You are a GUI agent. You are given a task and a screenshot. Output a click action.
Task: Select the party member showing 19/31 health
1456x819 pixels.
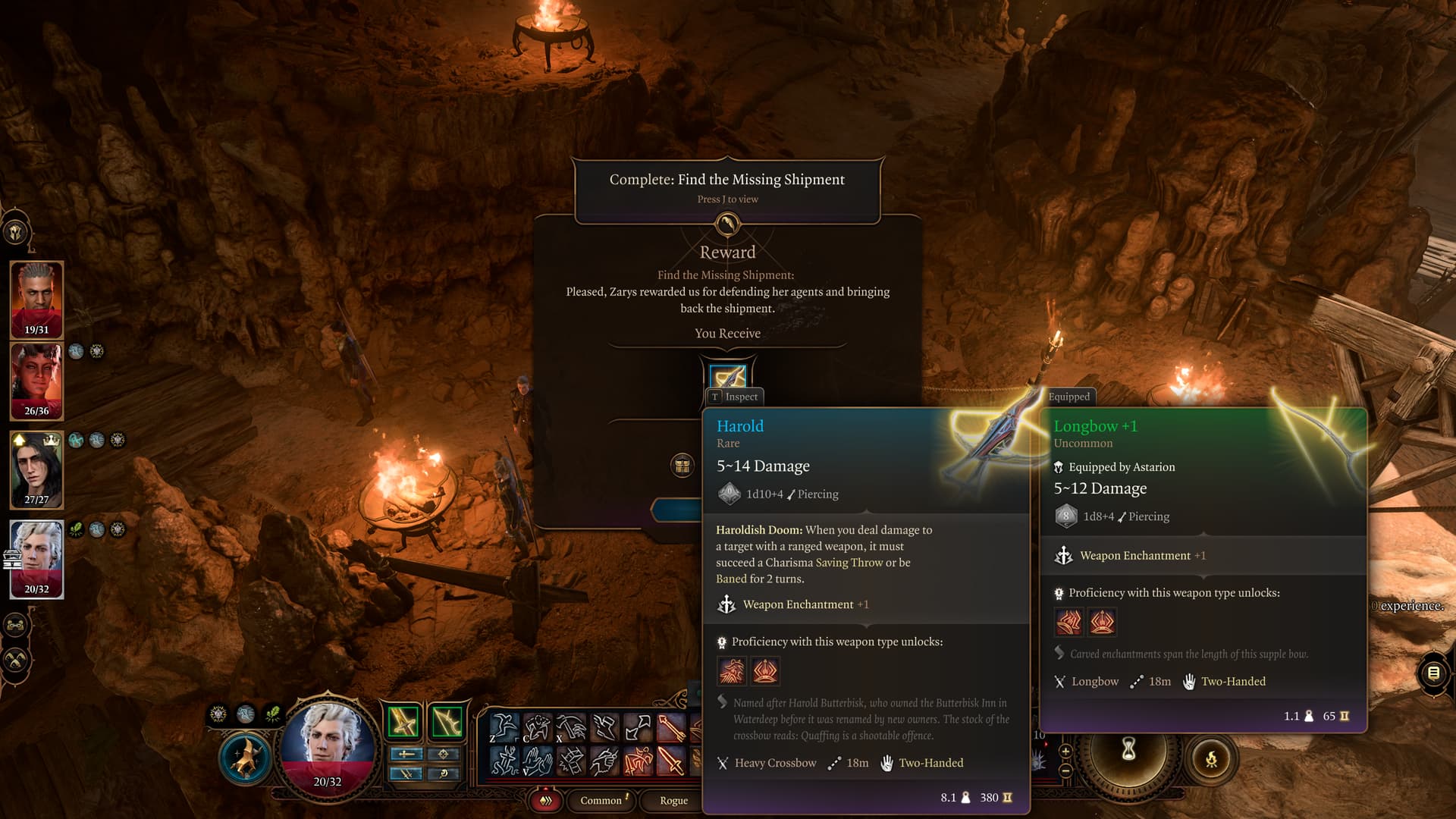pyautogui.click(x=36, y=300)
